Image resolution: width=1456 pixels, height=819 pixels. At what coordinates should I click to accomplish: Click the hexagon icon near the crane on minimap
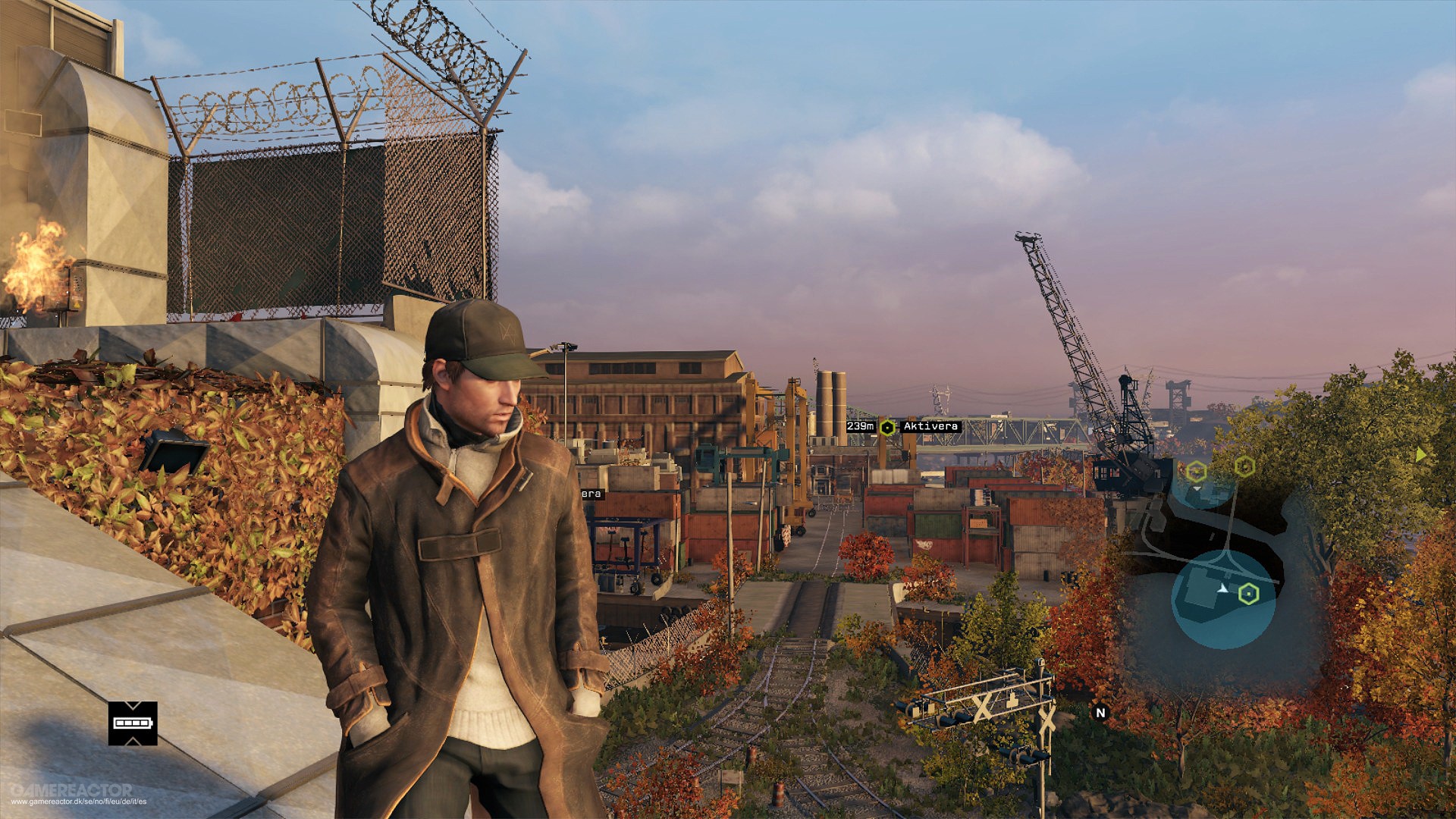click(x=1244, y=466)
